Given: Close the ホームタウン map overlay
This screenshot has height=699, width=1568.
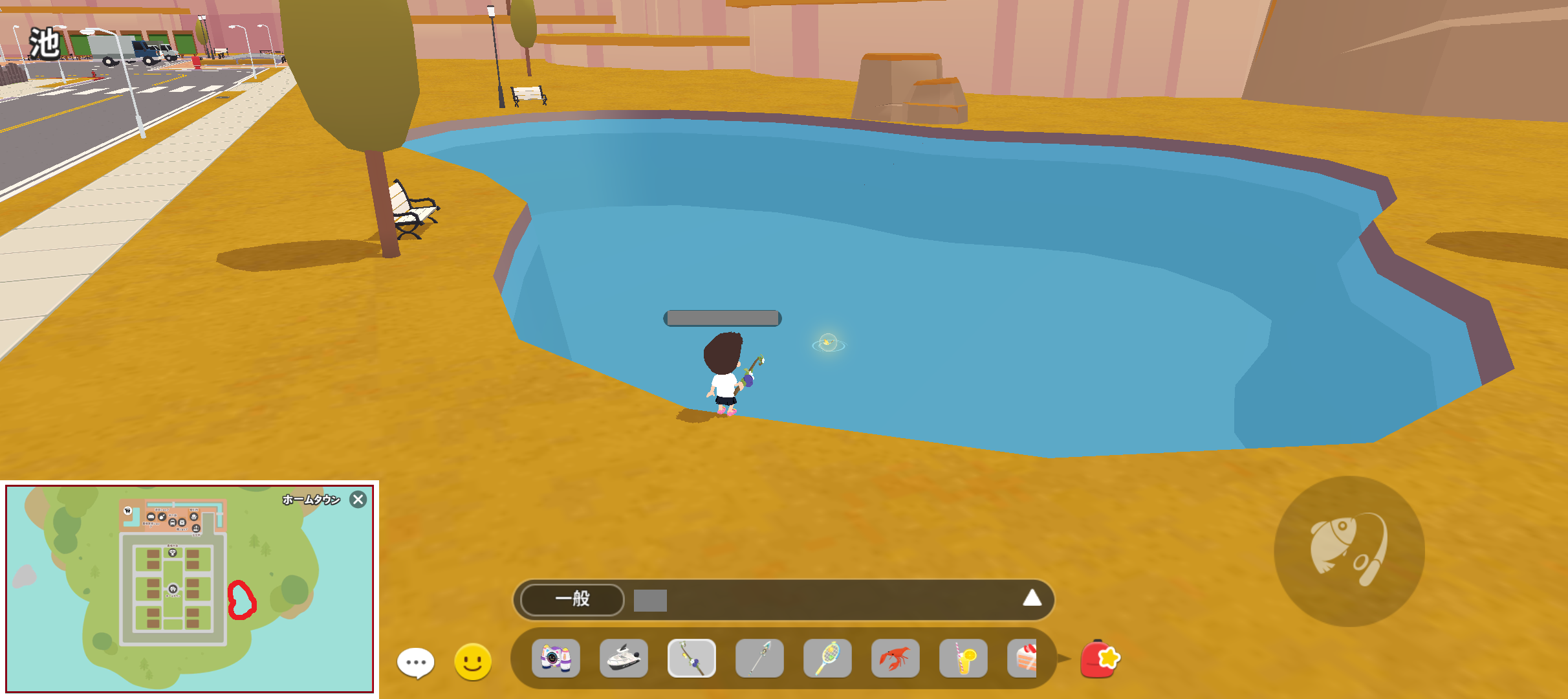Looking at the screenshot, I should click(x=358, y=500).
